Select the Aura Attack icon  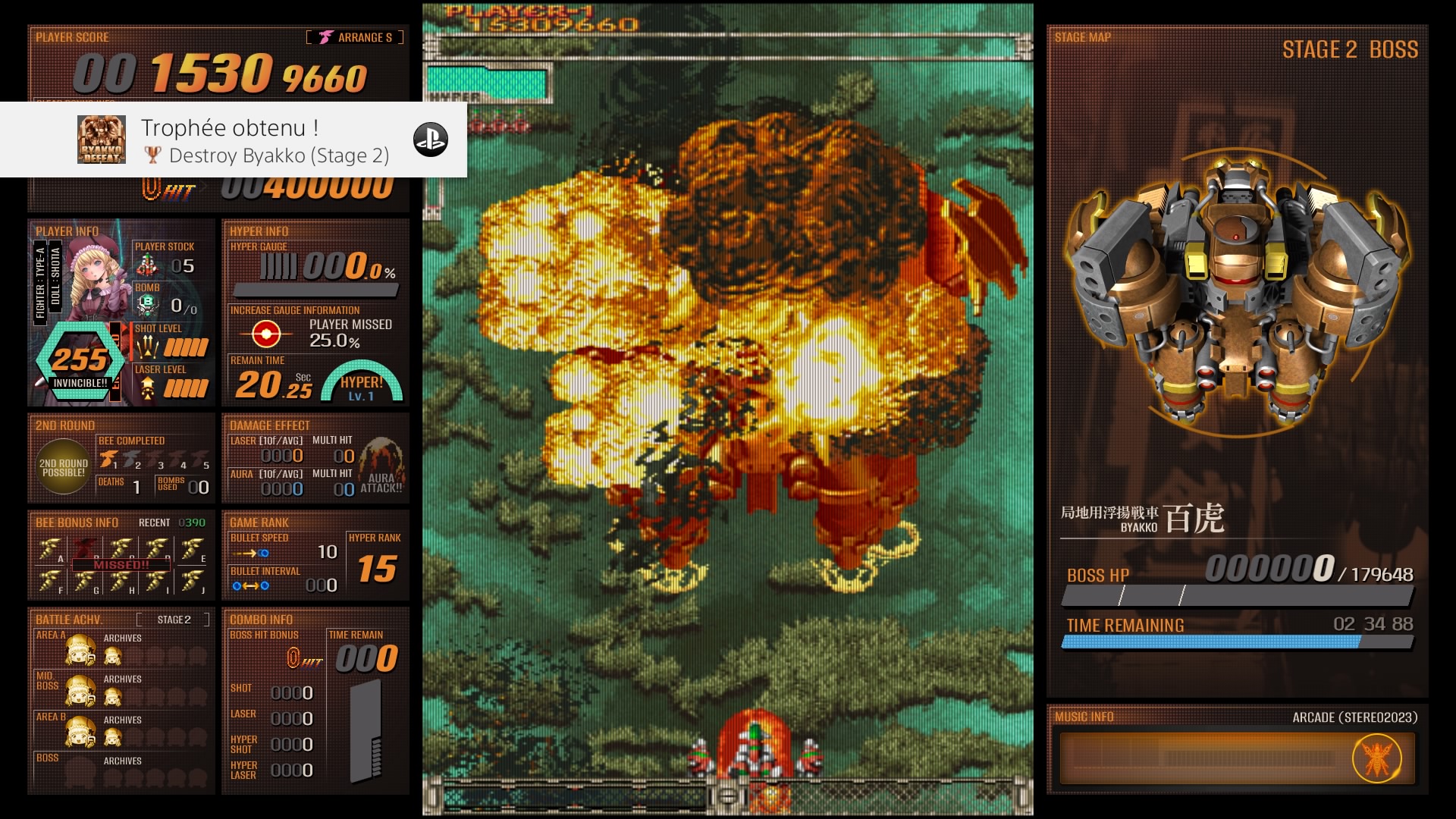pos(381,466)
